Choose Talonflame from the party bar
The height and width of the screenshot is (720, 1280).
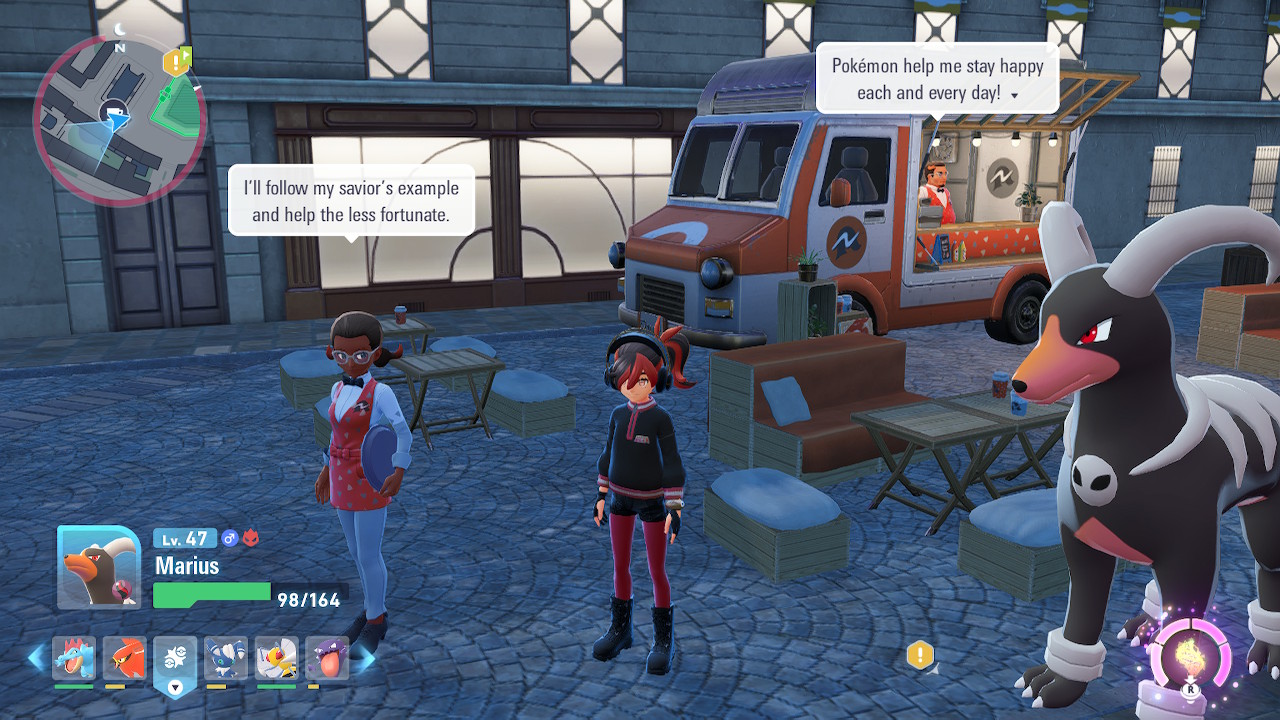coord(124,658)
